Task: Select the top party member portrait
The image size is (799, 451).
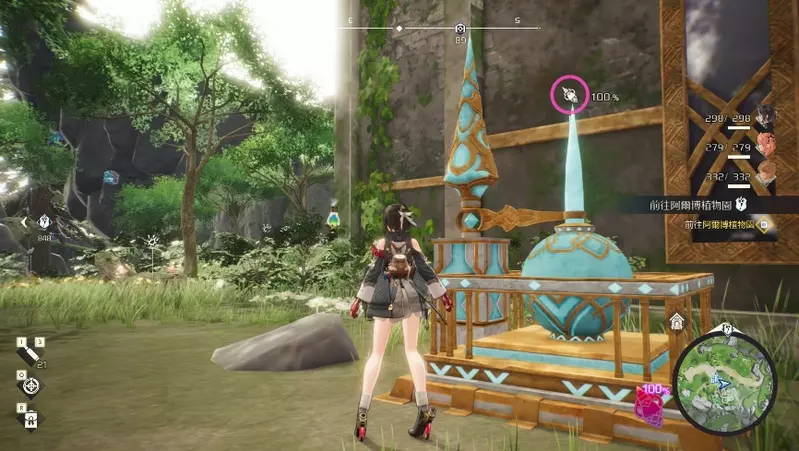Action: 766,118
